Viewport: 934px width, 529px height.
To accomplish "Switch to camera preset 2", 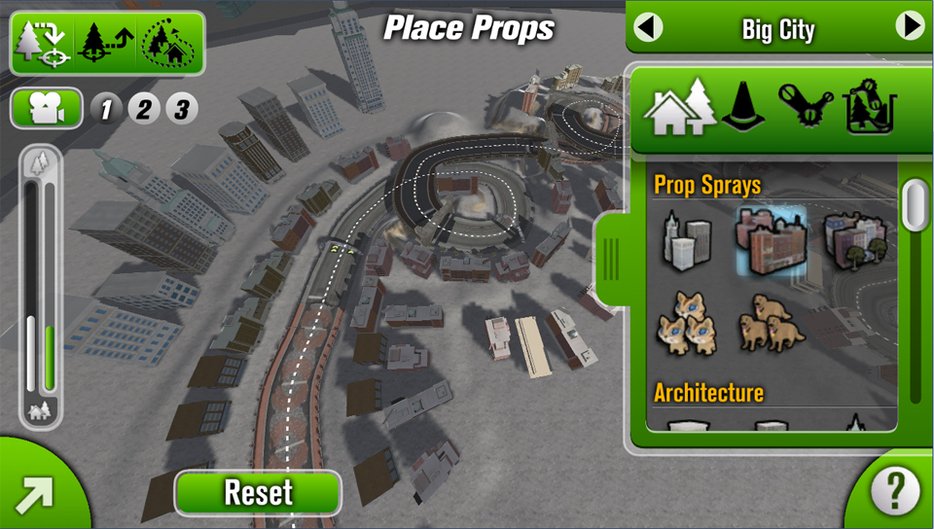I will point(144,108).
